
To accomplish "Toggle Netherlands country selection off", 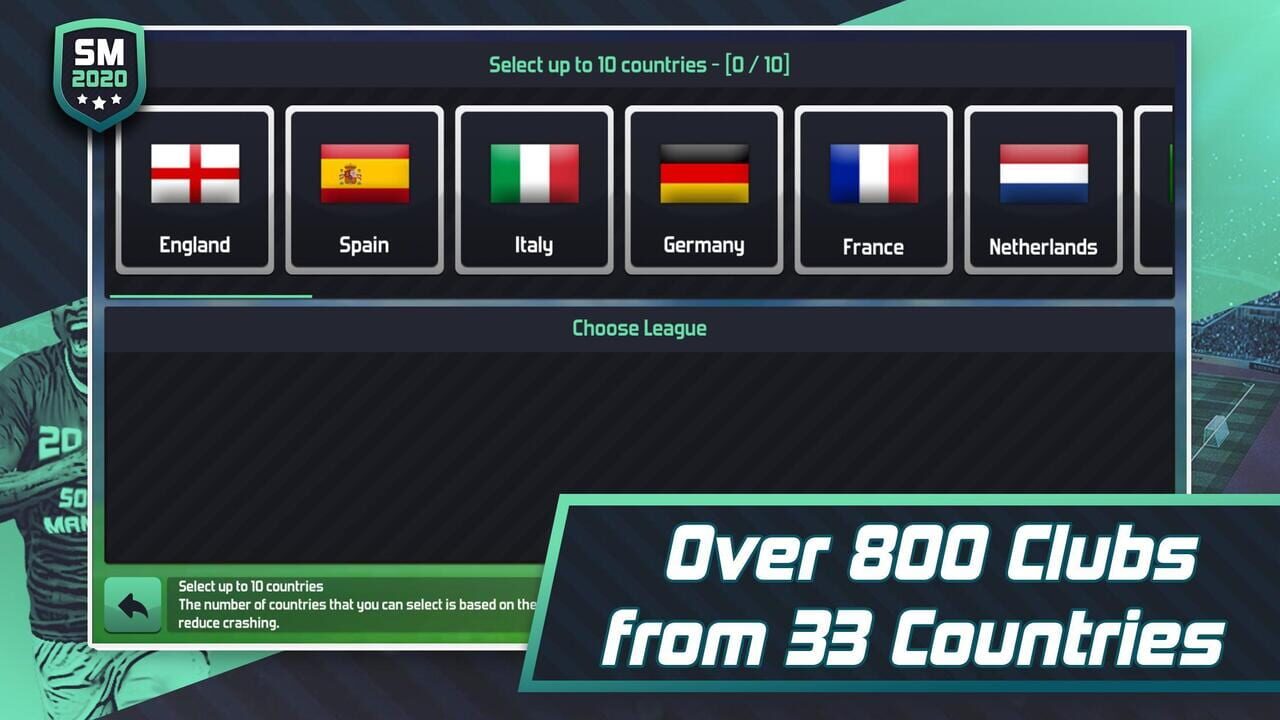I will pos(1043,190).
